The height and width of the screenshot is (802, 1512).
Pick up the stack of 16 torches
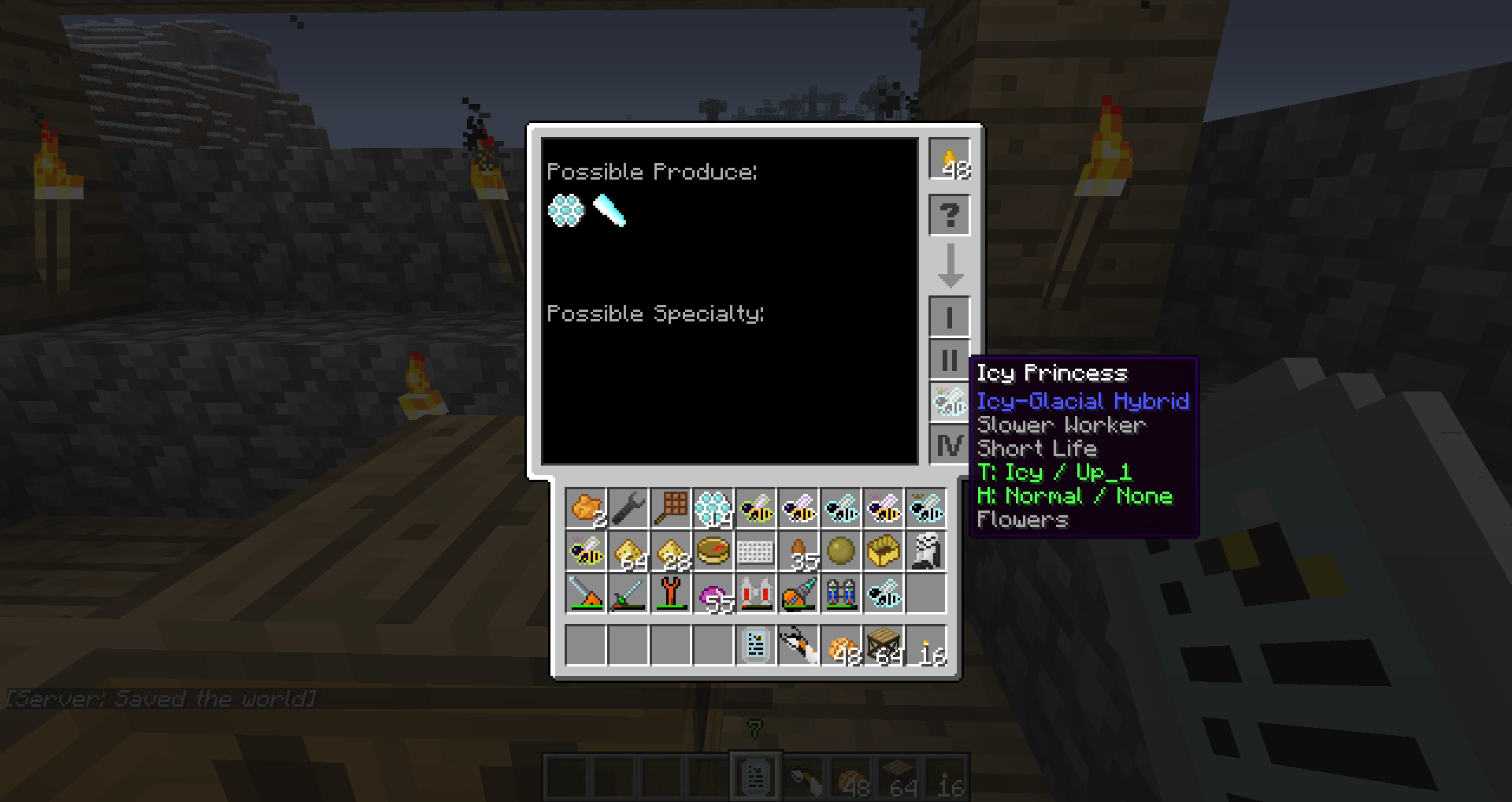[926, 646]
